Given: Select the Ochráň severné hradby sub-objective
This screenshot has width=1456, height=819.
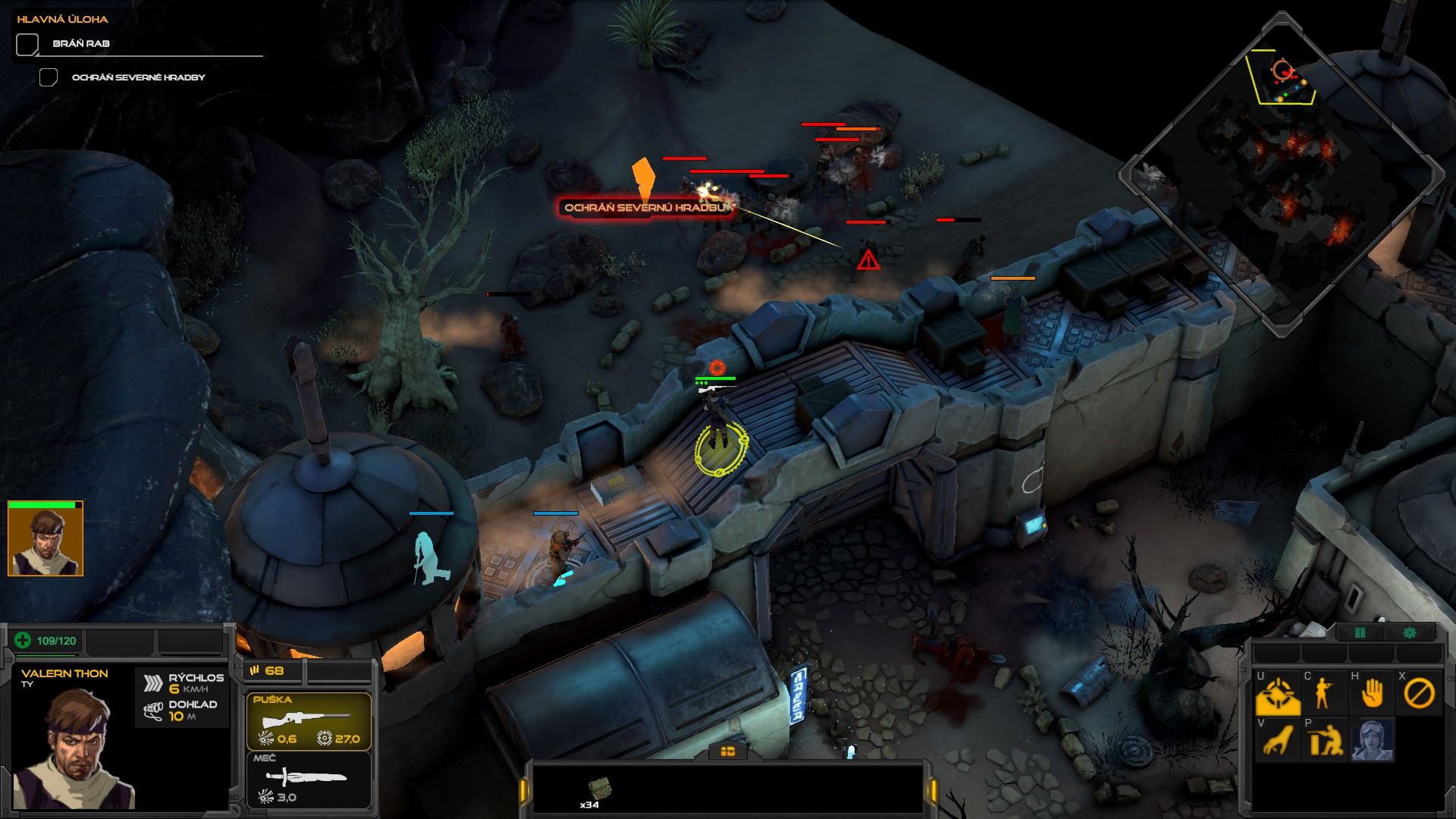Looking at the screenshot, I should coord(138,77).
